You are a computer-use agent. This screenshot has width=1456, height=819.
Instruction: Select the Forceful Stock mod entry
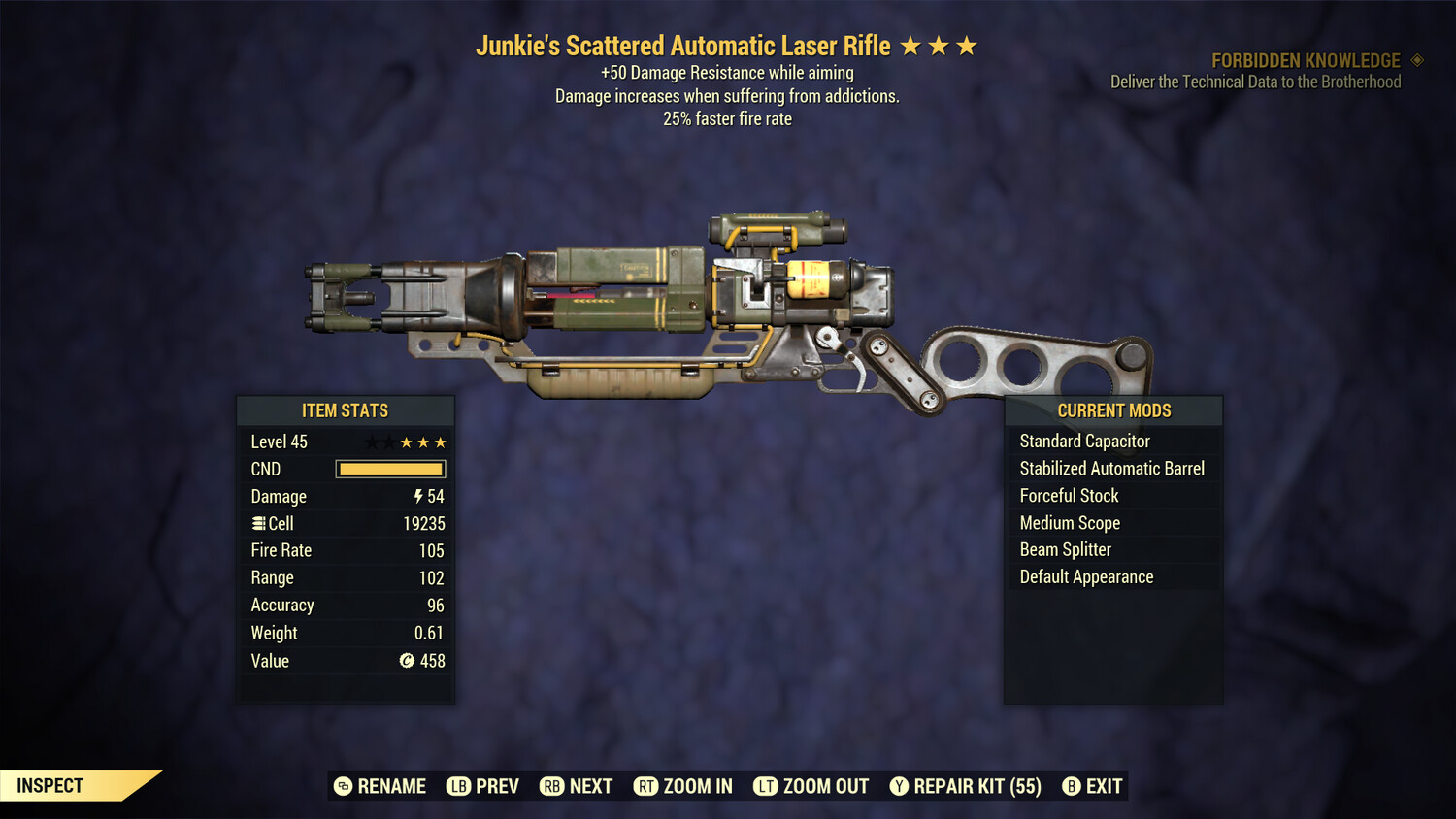(1068, 495)
